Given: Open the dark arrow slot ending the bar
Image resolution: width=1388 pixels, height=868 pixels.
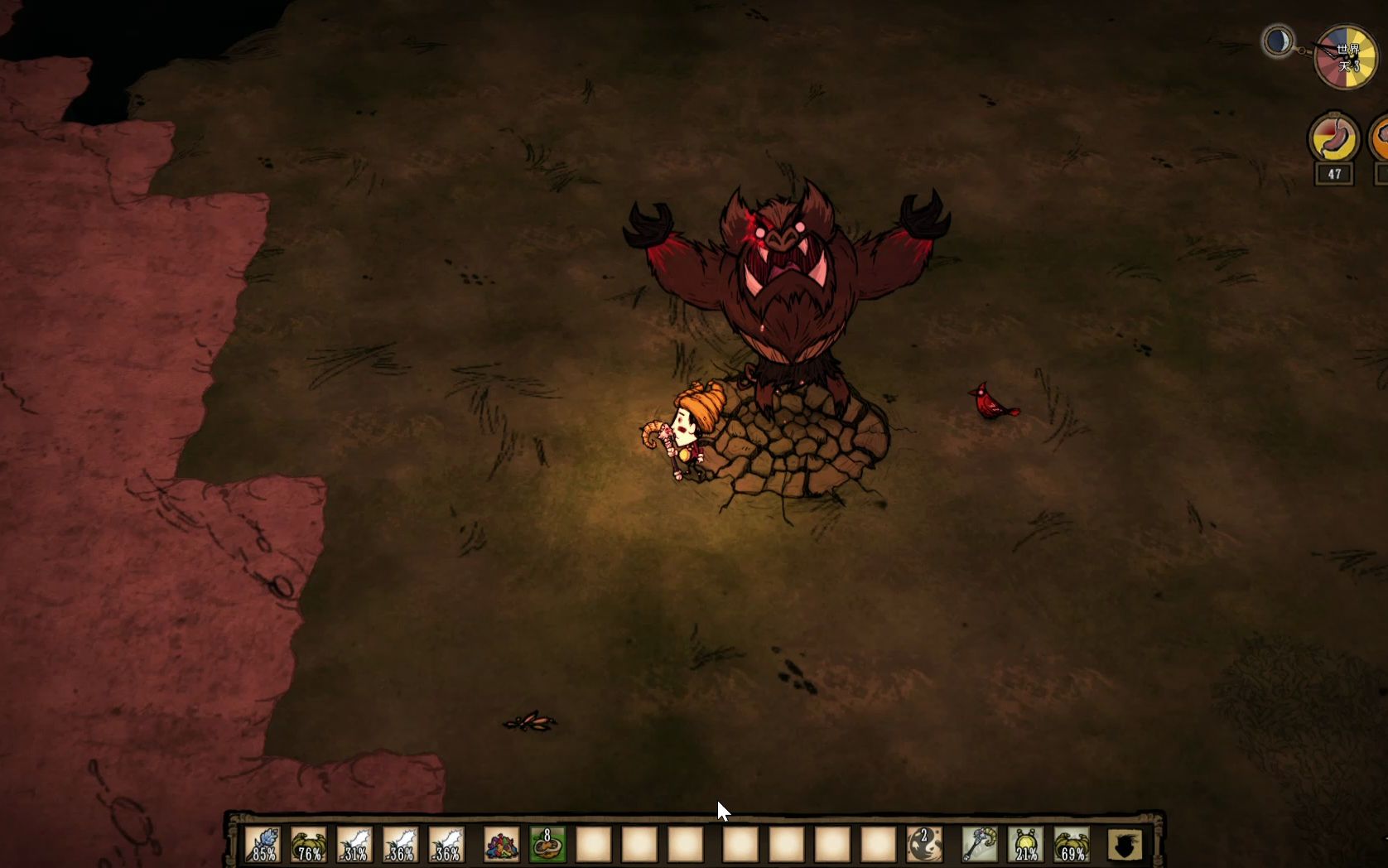Looking at the screenshot, I should coord(1125,845).
